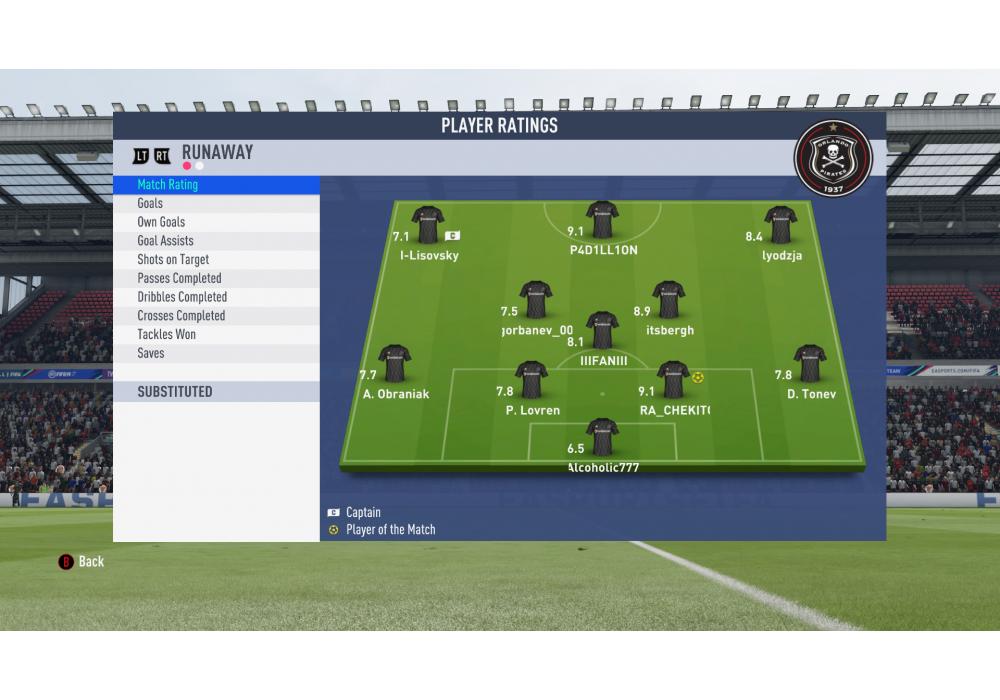The width and height of the screenshot is (1000, 700).
Task: Select the Crosses Completed entry
Action: pyautogui.click(x=181, y=316)
